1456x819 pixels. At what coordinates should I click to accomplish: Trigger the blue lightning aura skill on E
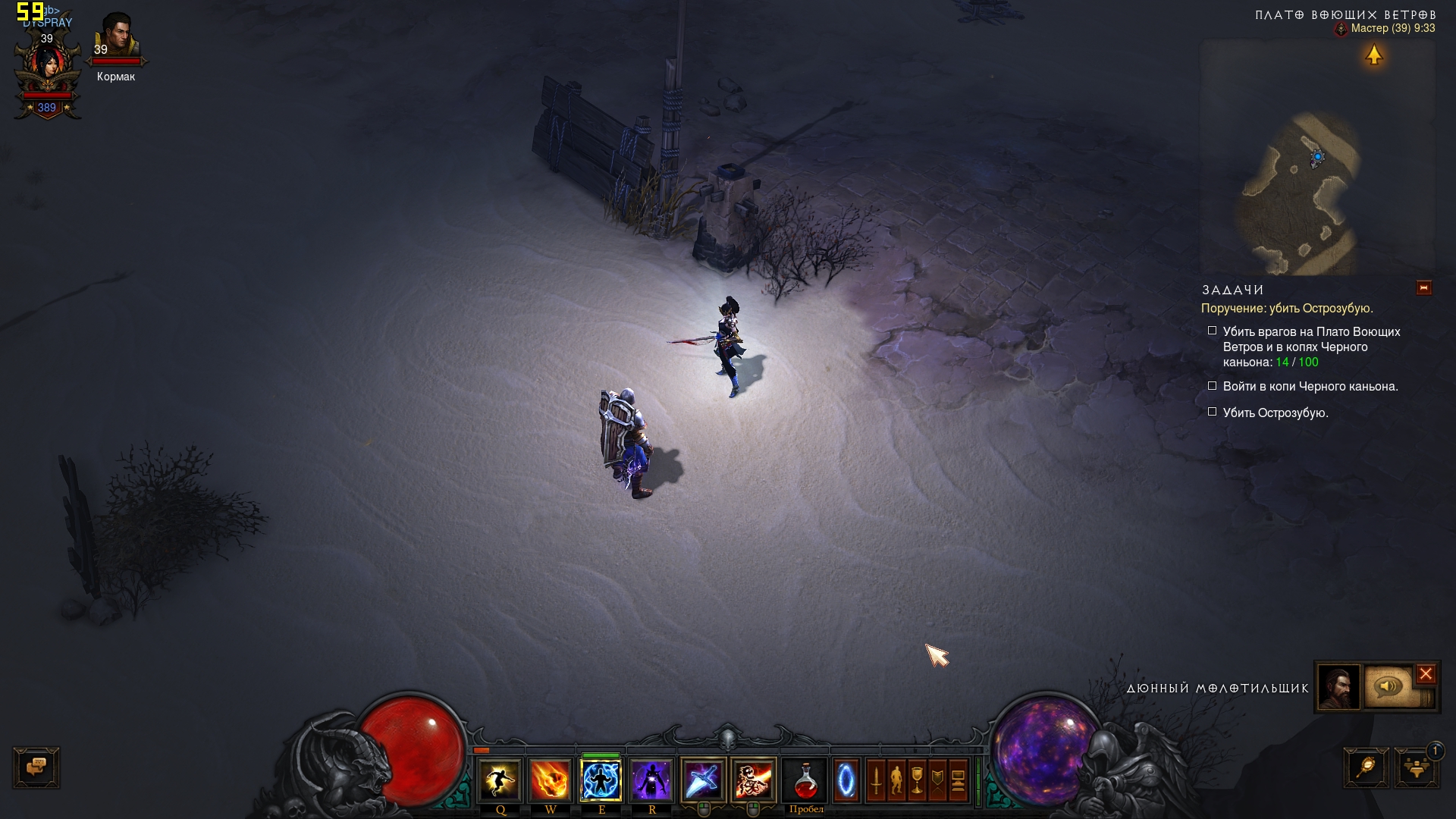coord(601,780)
